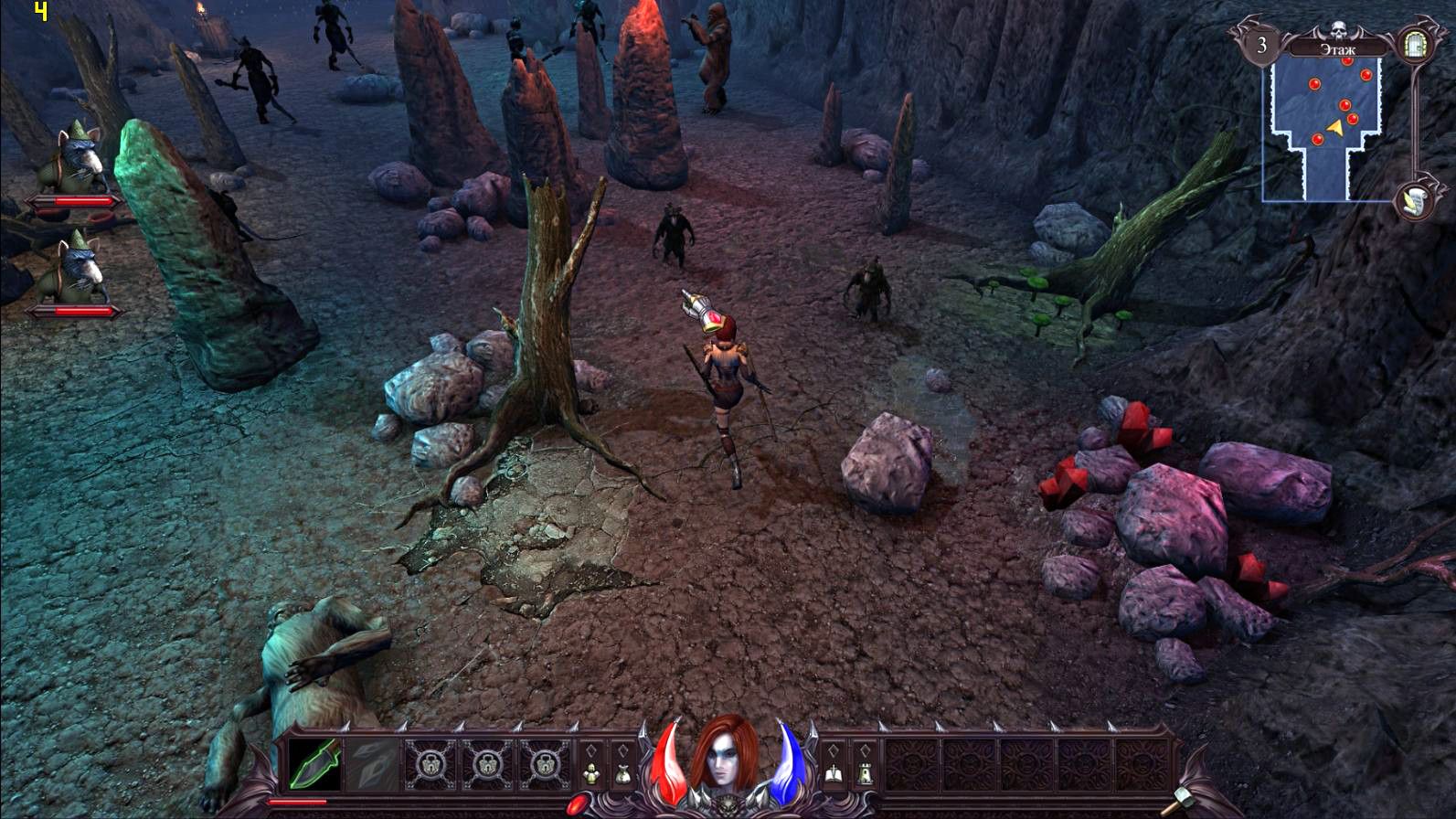Open the money bag inventory icon
Image resolution: width=1456 pixels, height=819 pixels.
tap(622, 774)
